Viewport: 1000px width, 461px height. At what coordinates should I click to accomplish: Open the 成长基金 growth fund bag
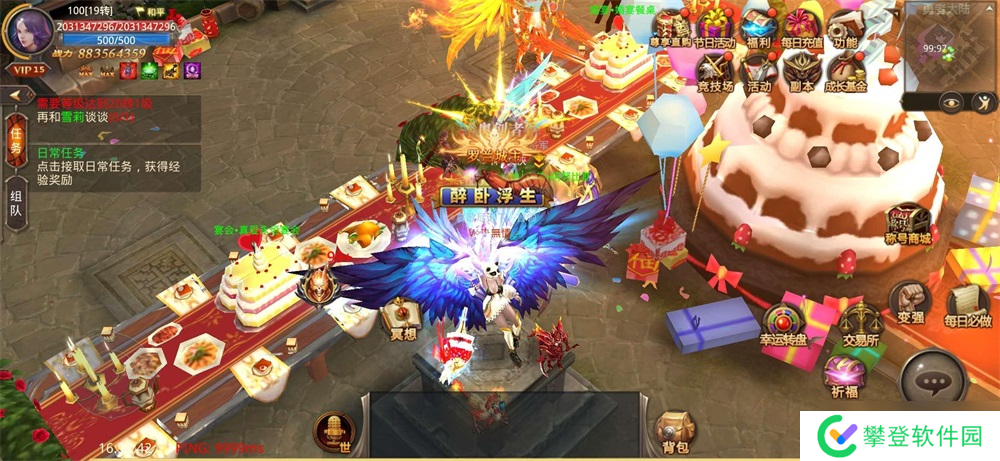pos(845,70)
